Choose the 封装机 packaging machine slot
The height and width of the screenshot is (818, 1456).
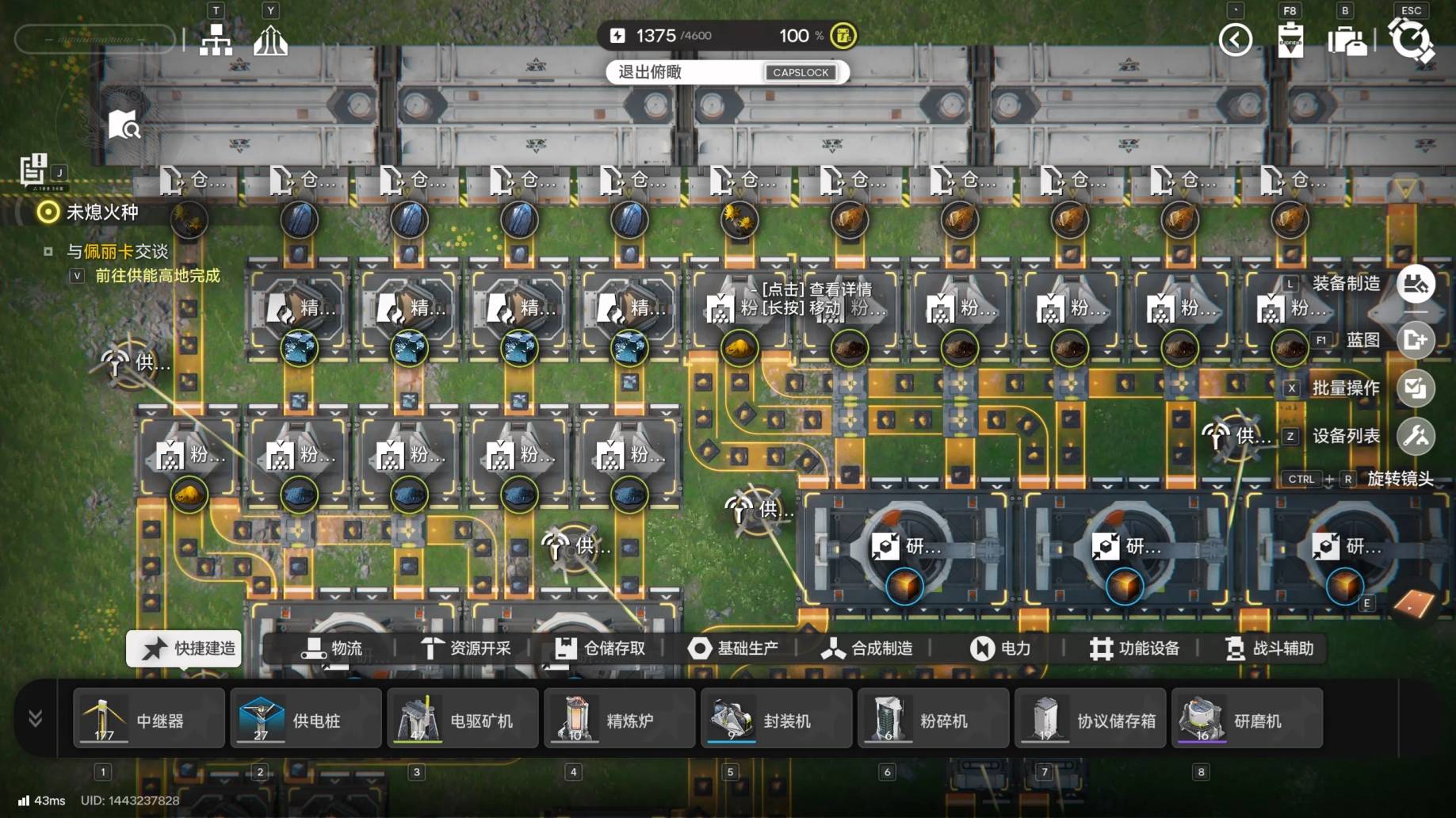[776, 719]
